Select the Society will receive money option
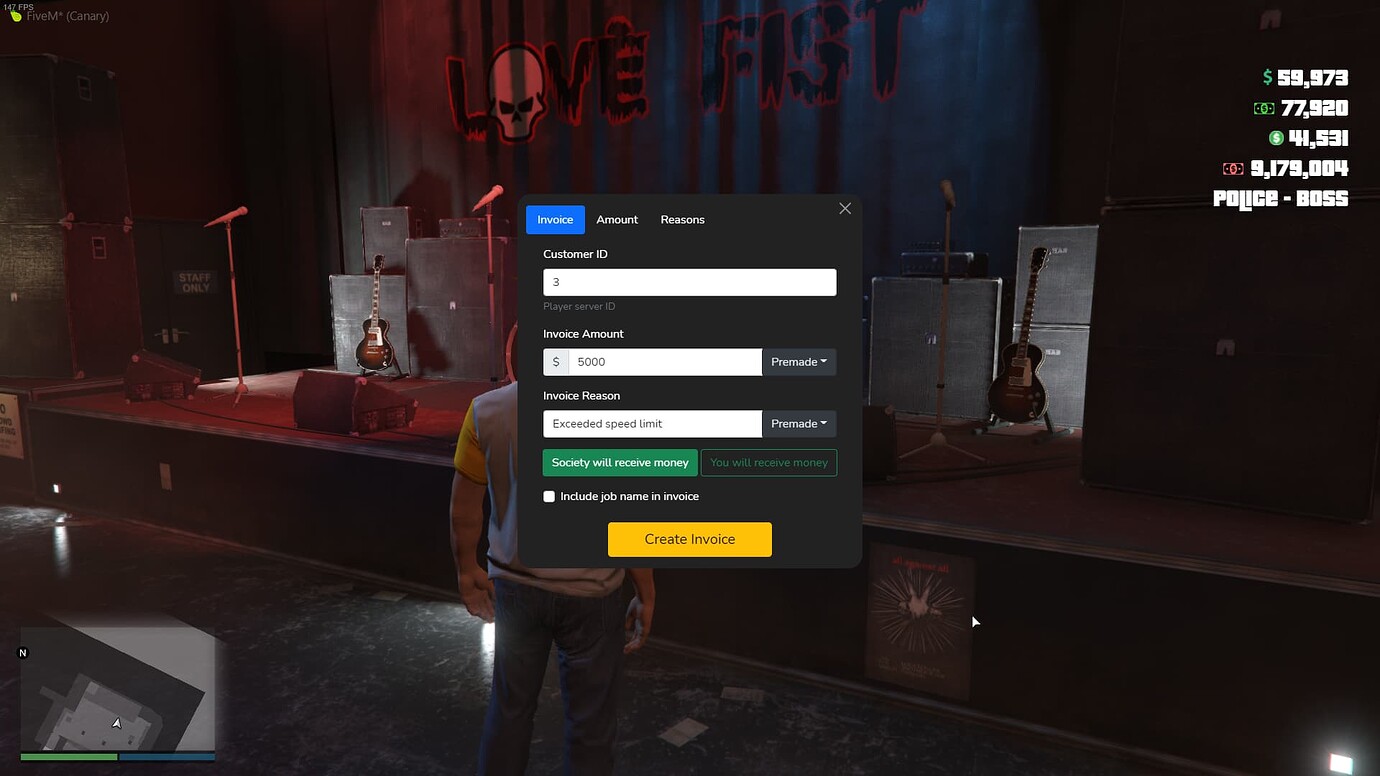Image resolution: width=1380 pixels, height=776 pixels. 619,462
